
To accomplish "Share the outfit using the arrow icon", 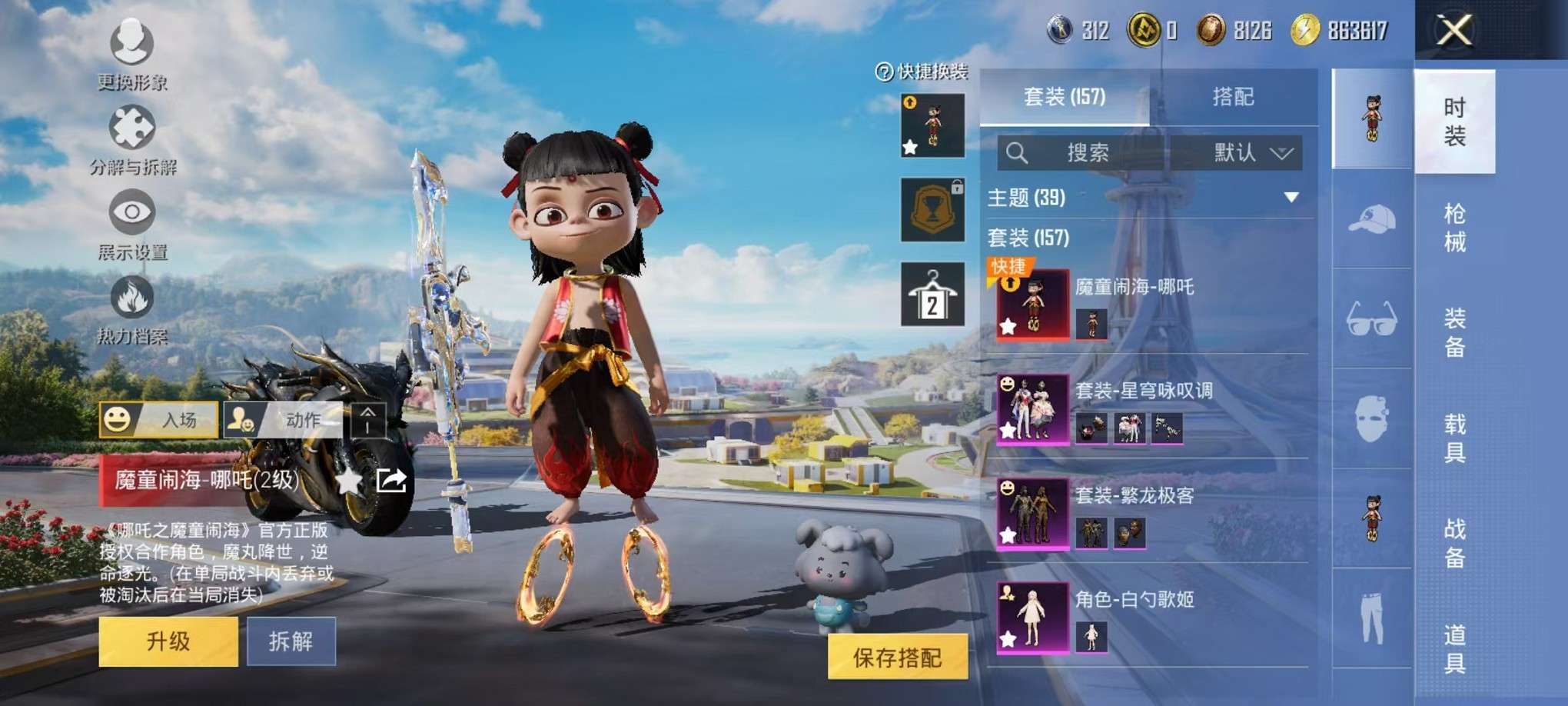I will (x=391, y=481).
